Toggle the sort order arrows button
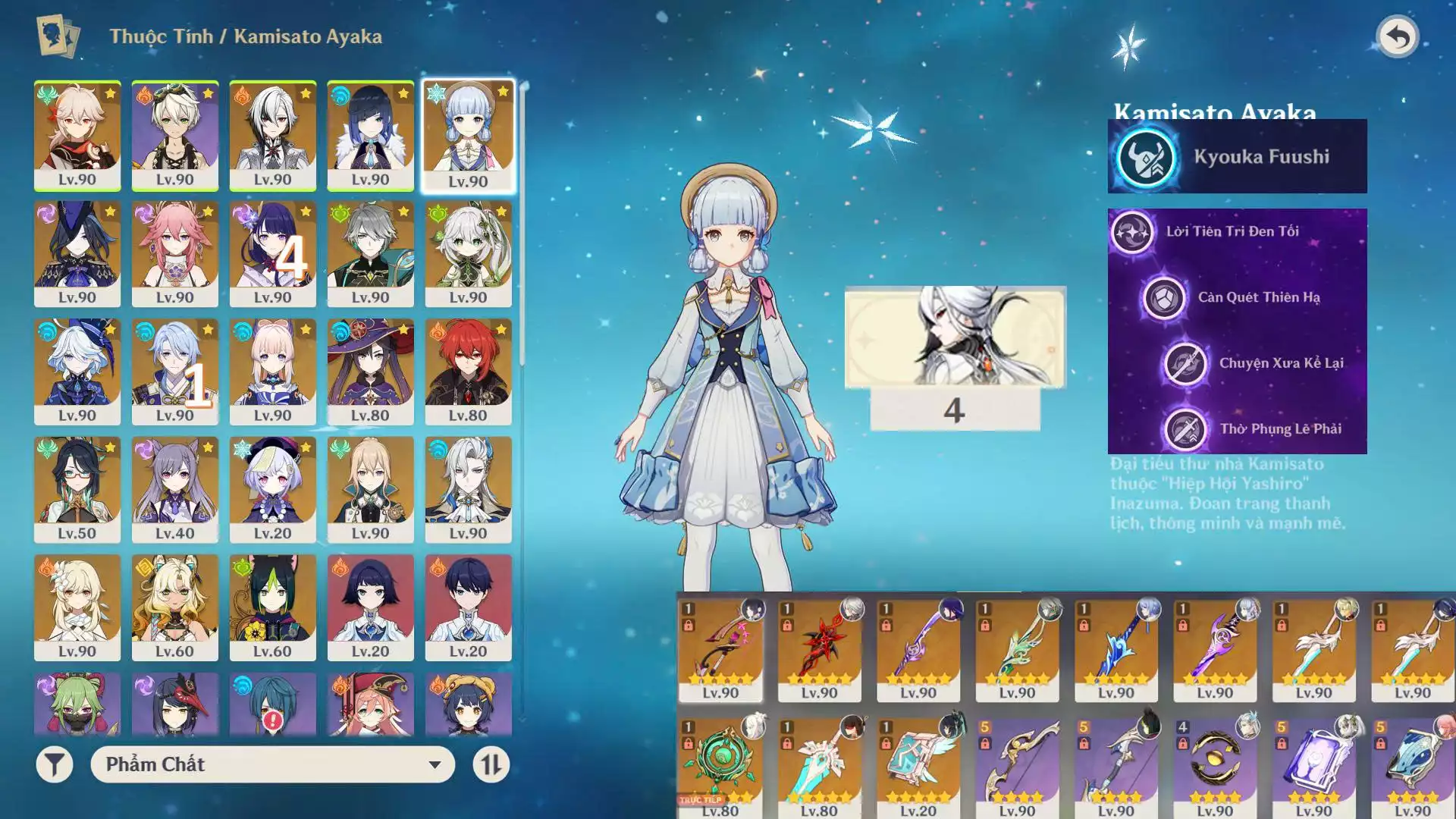 (491, 764)
